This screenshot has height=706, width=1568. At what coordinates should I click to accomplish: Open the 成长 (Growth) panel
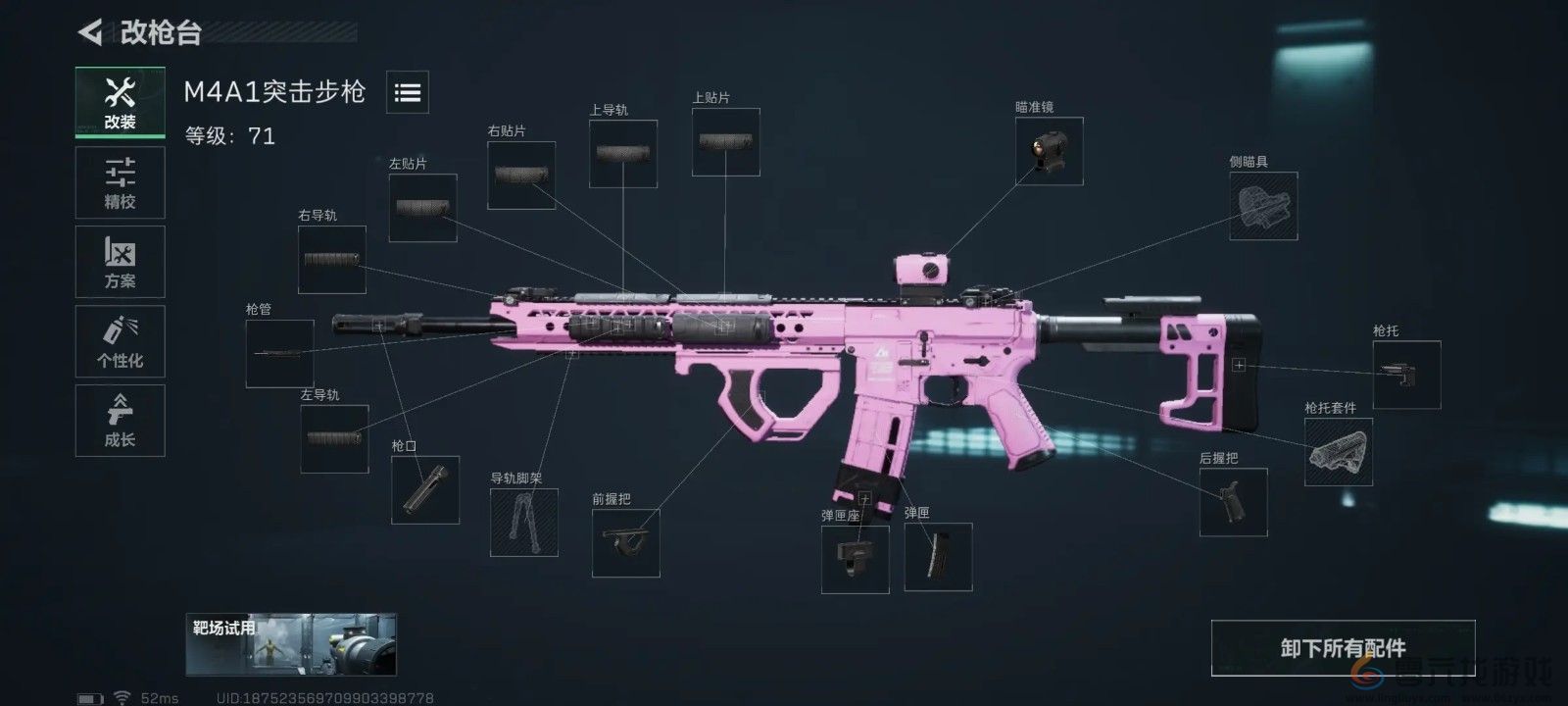click(x=120, y=420)
